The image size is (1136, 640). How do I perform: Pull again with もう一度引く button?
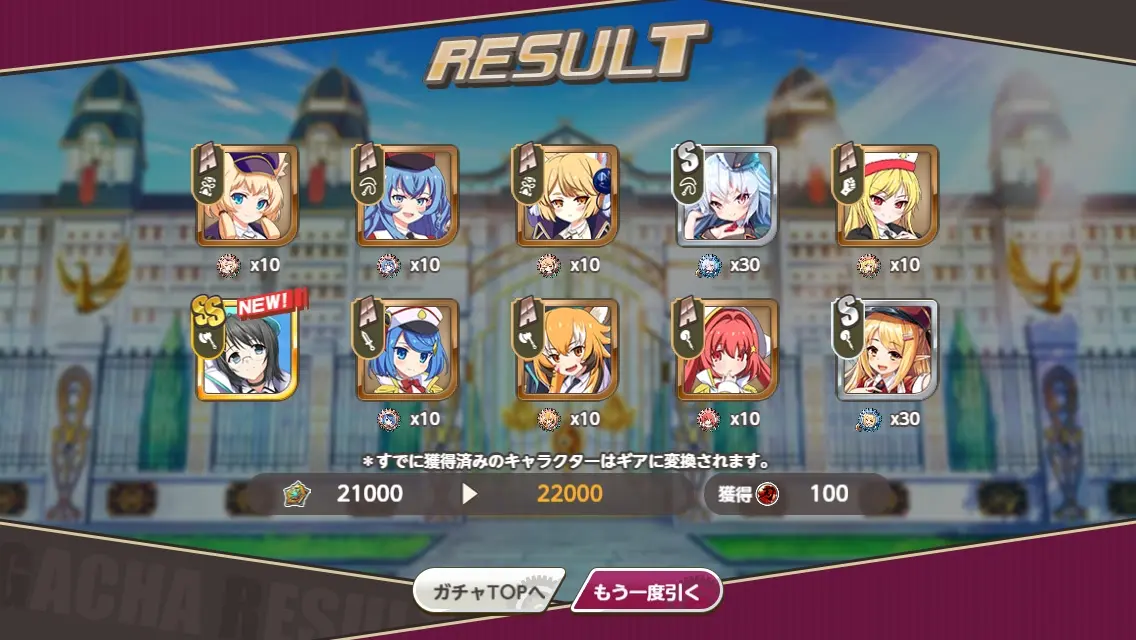click(645, 592)
